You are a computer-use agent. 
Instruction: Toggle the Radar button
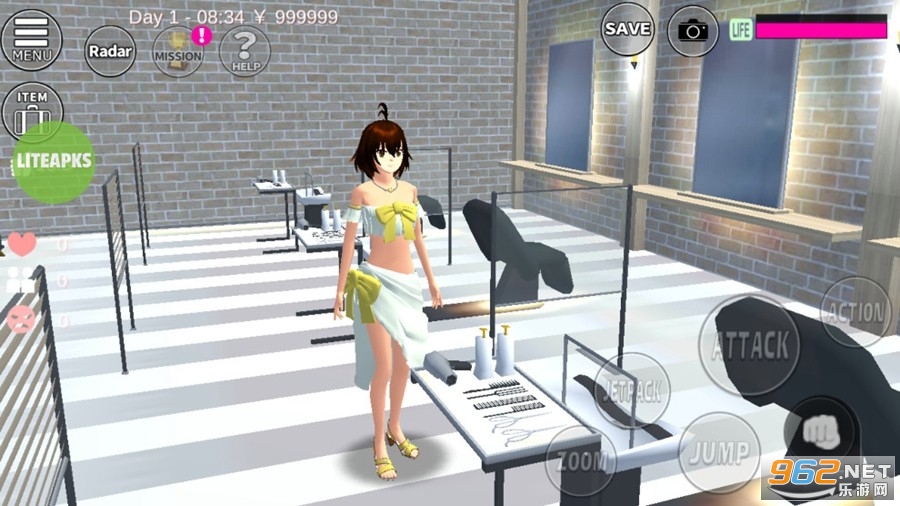(x=110, y=51)
